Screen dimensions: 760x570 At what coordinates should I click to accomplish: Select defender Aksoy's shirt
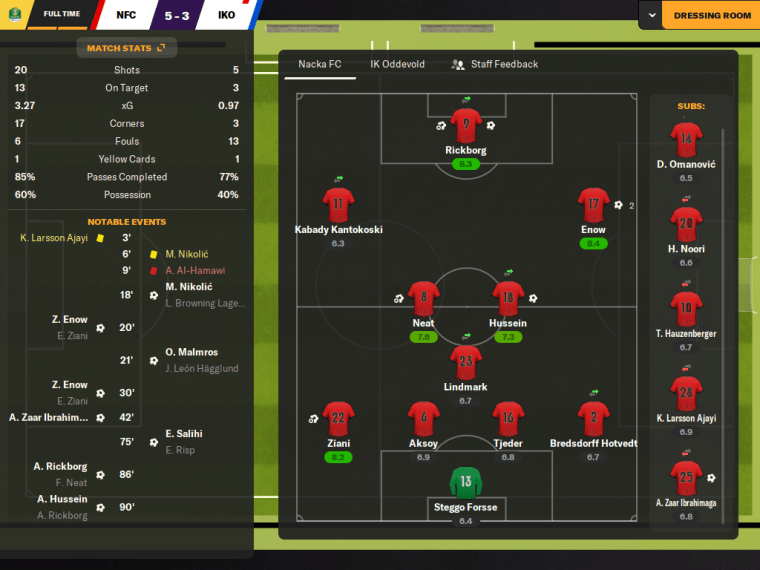[424, 418]
